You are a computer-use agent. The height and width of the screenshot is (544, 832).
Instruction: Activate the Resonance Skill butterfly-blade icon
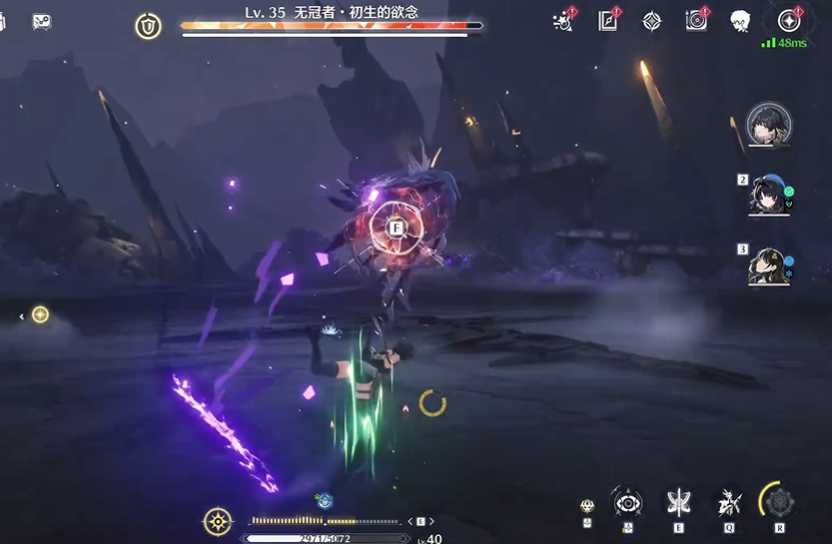[x=679, y=502]
